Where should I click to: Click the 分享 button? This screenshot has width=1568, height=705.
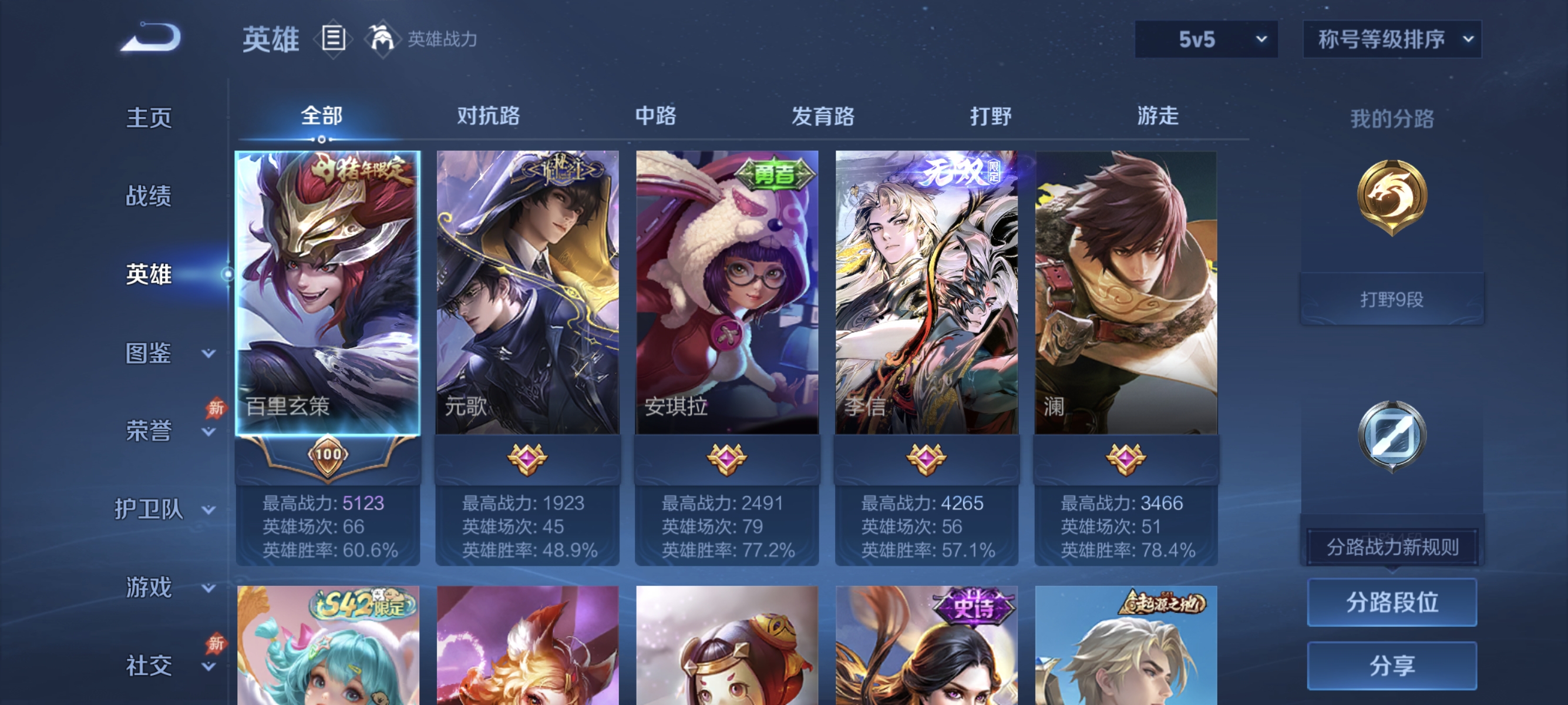(1392, 665)
